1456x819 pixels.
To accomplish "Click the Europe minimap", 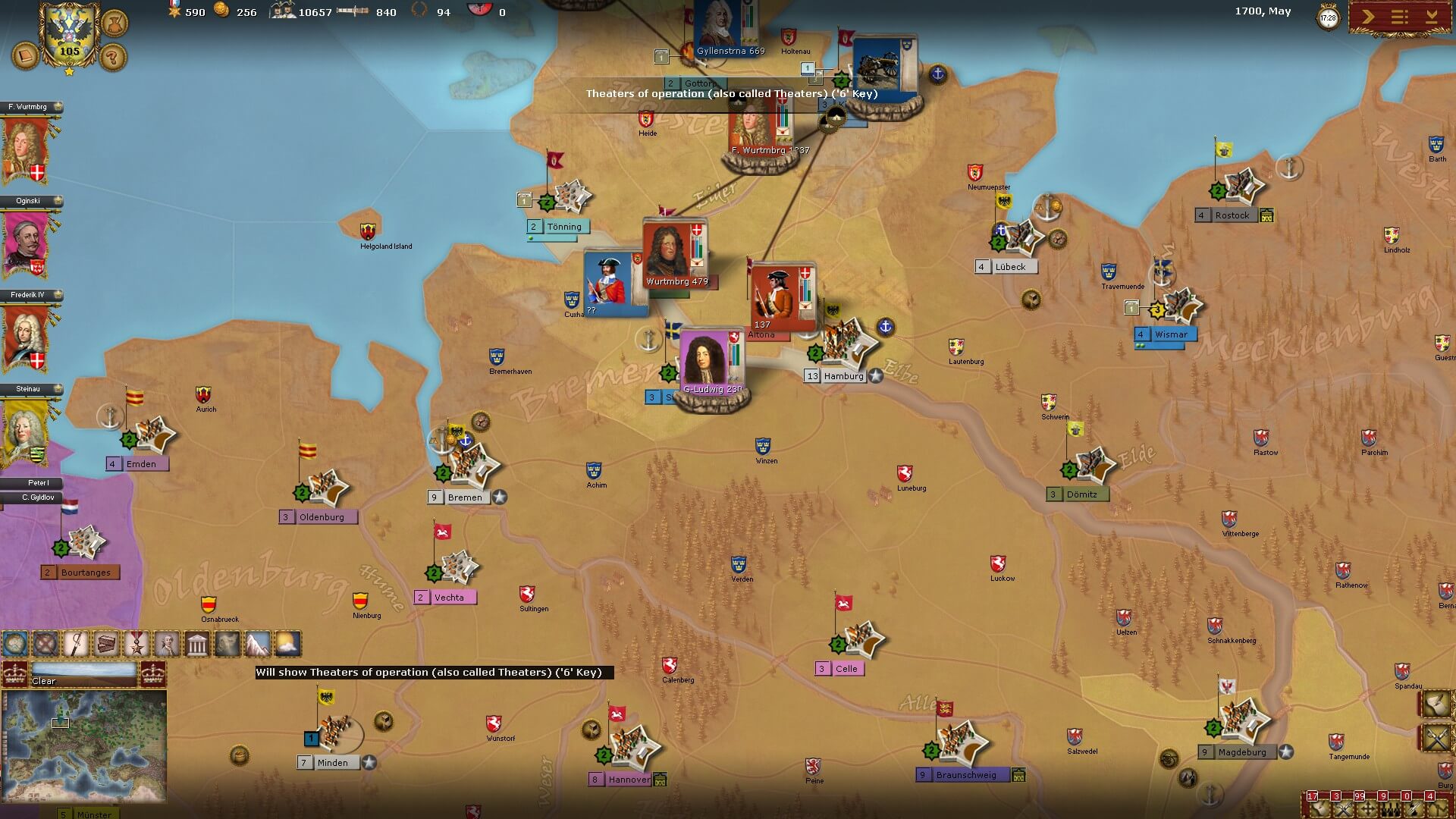I will (83, 746).
